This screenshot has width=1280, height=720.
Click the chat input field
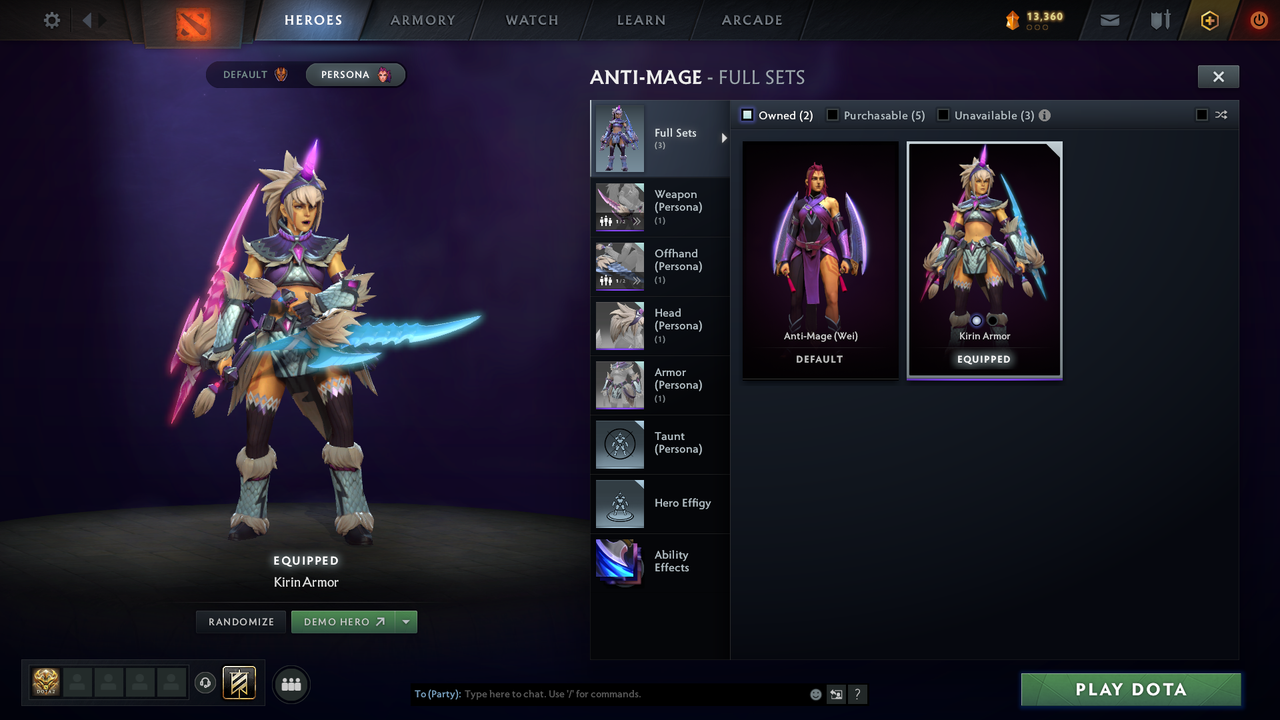click(x=600, y=693)
